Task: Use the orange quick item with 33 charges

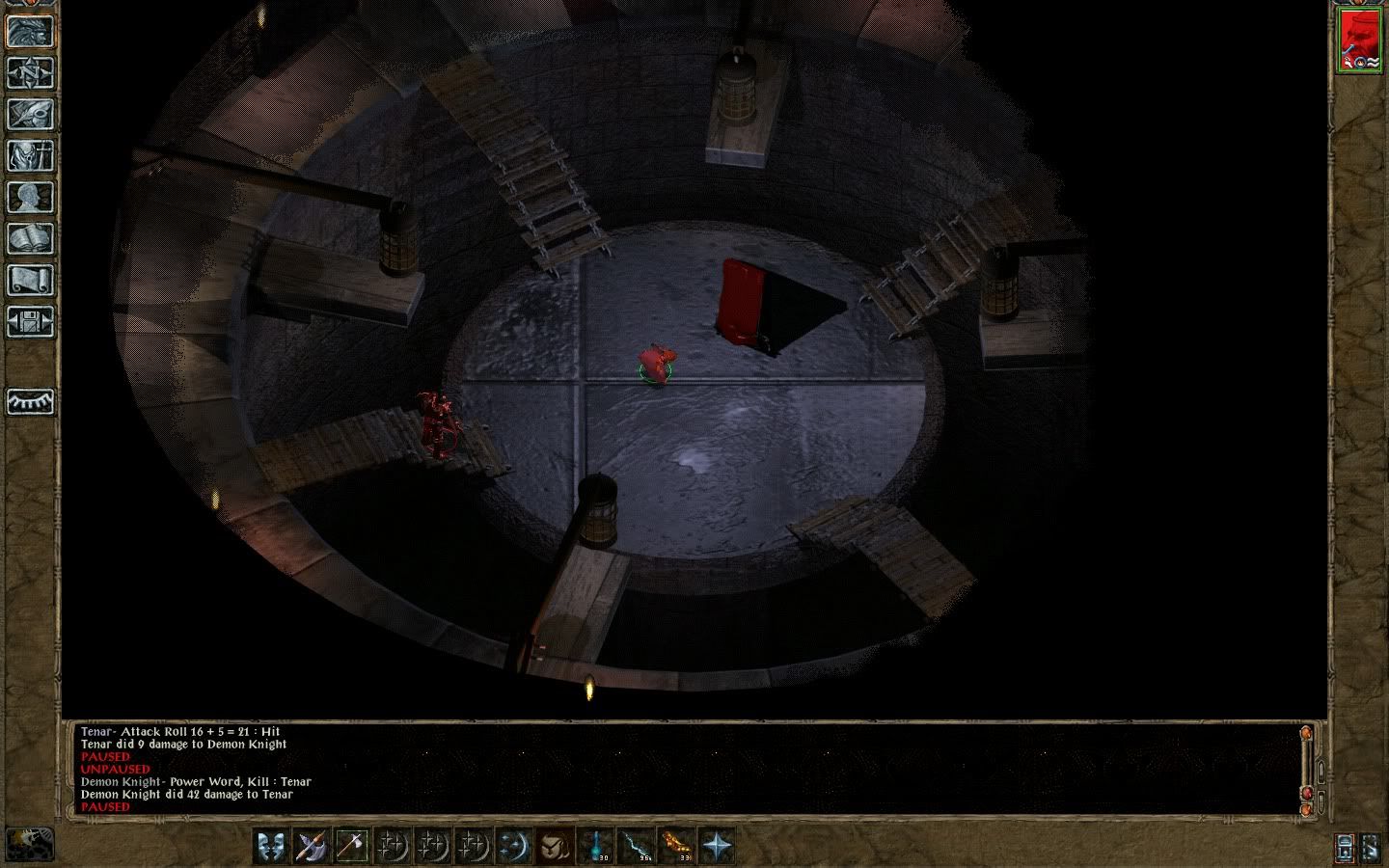Action: 675,846
